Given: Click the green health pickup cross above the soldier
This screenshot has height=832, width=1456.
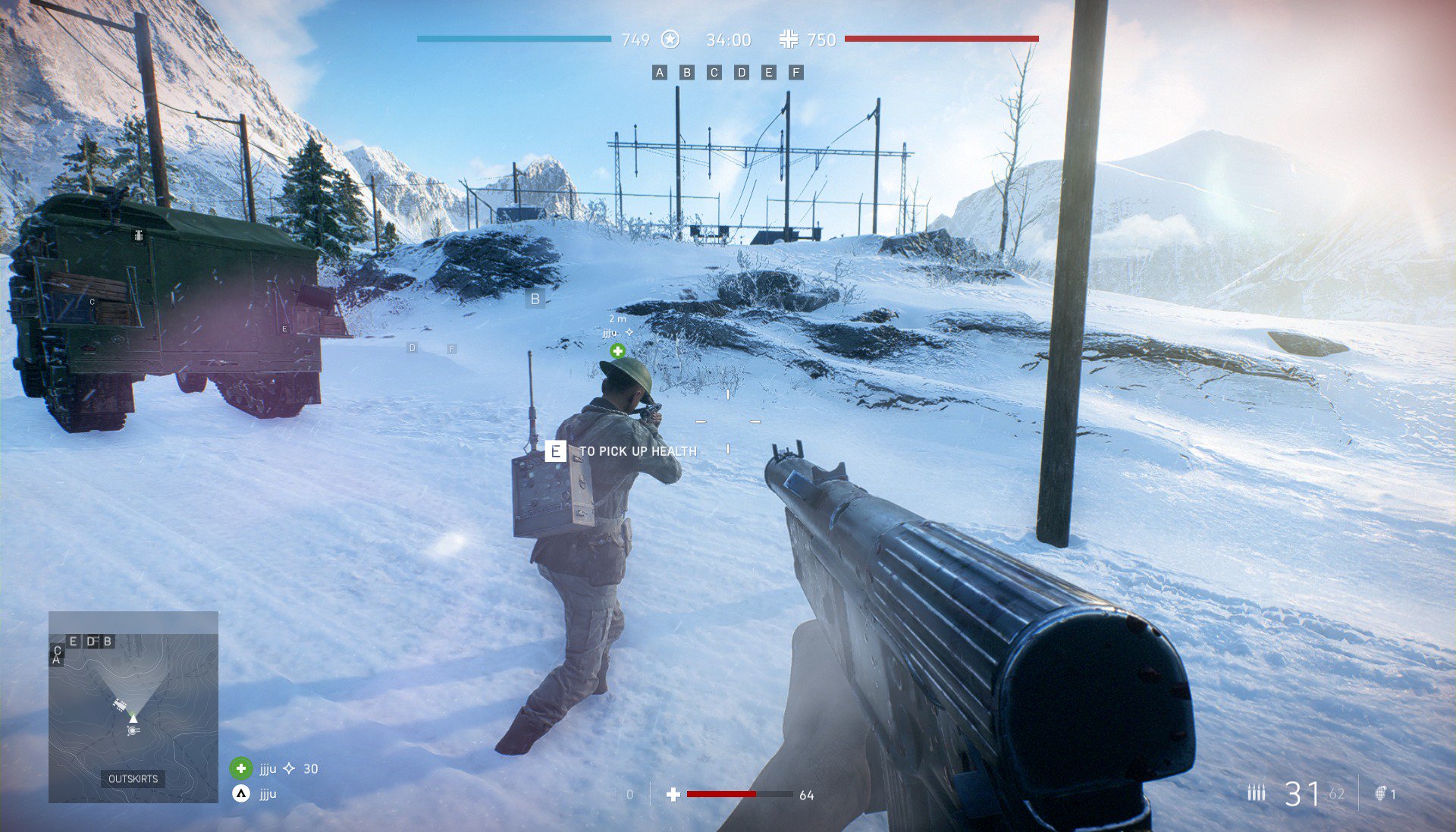Looking at the screenshot, I should tap(618, 351).
